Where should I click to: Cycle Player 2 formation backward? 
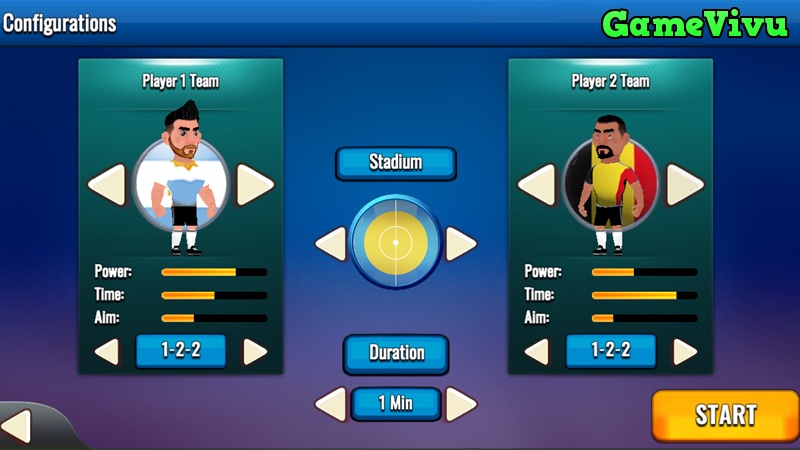coord(537,351)
